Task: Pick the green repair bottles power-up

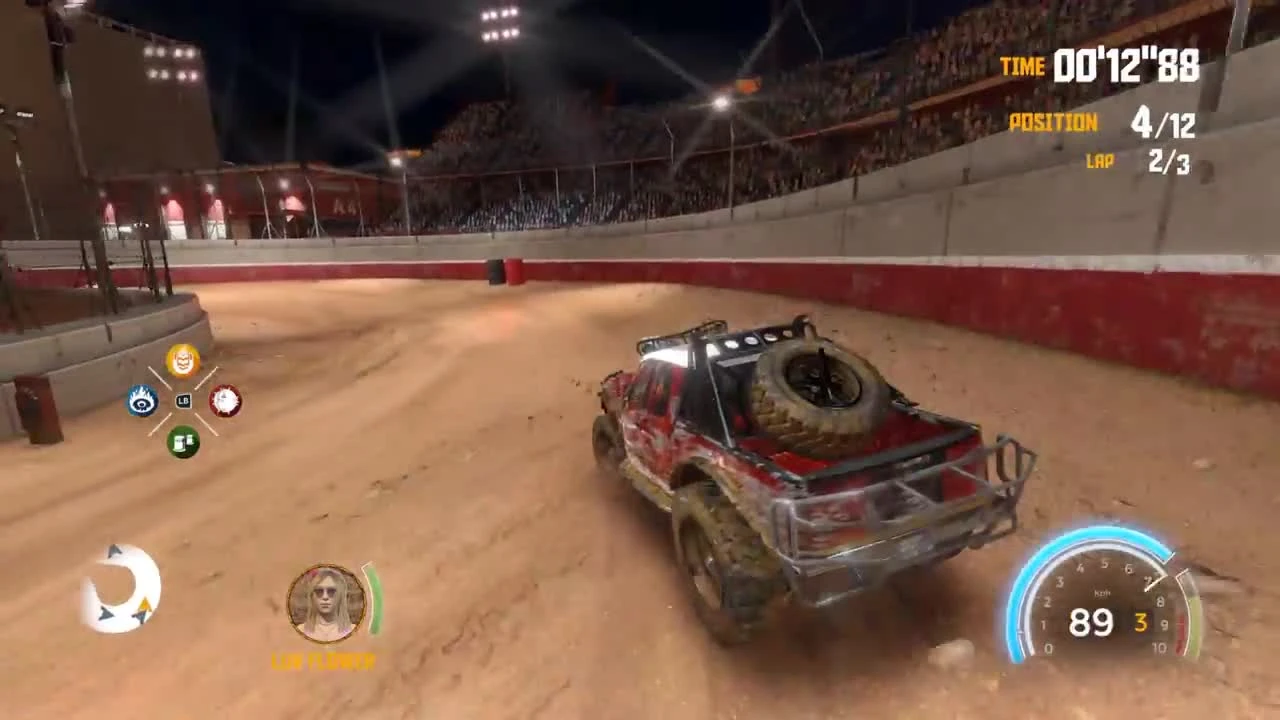Action: (x=182, y=442)
